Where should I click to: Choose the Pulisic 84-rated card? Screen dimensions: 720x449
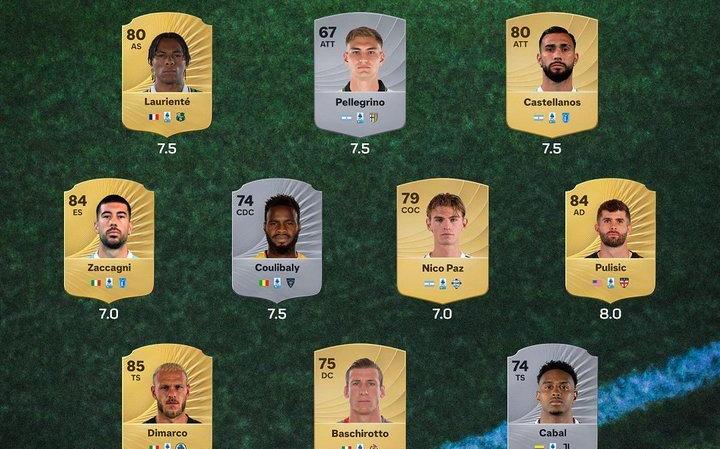(610, 239)
